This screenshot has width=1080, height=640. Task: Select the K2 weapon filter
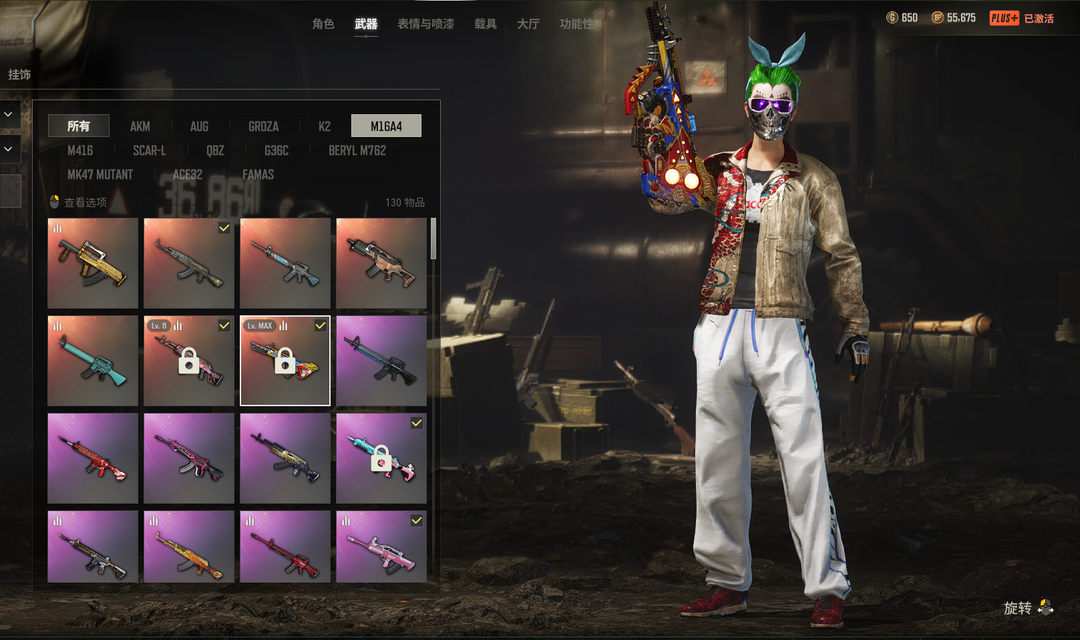[324, 126]
